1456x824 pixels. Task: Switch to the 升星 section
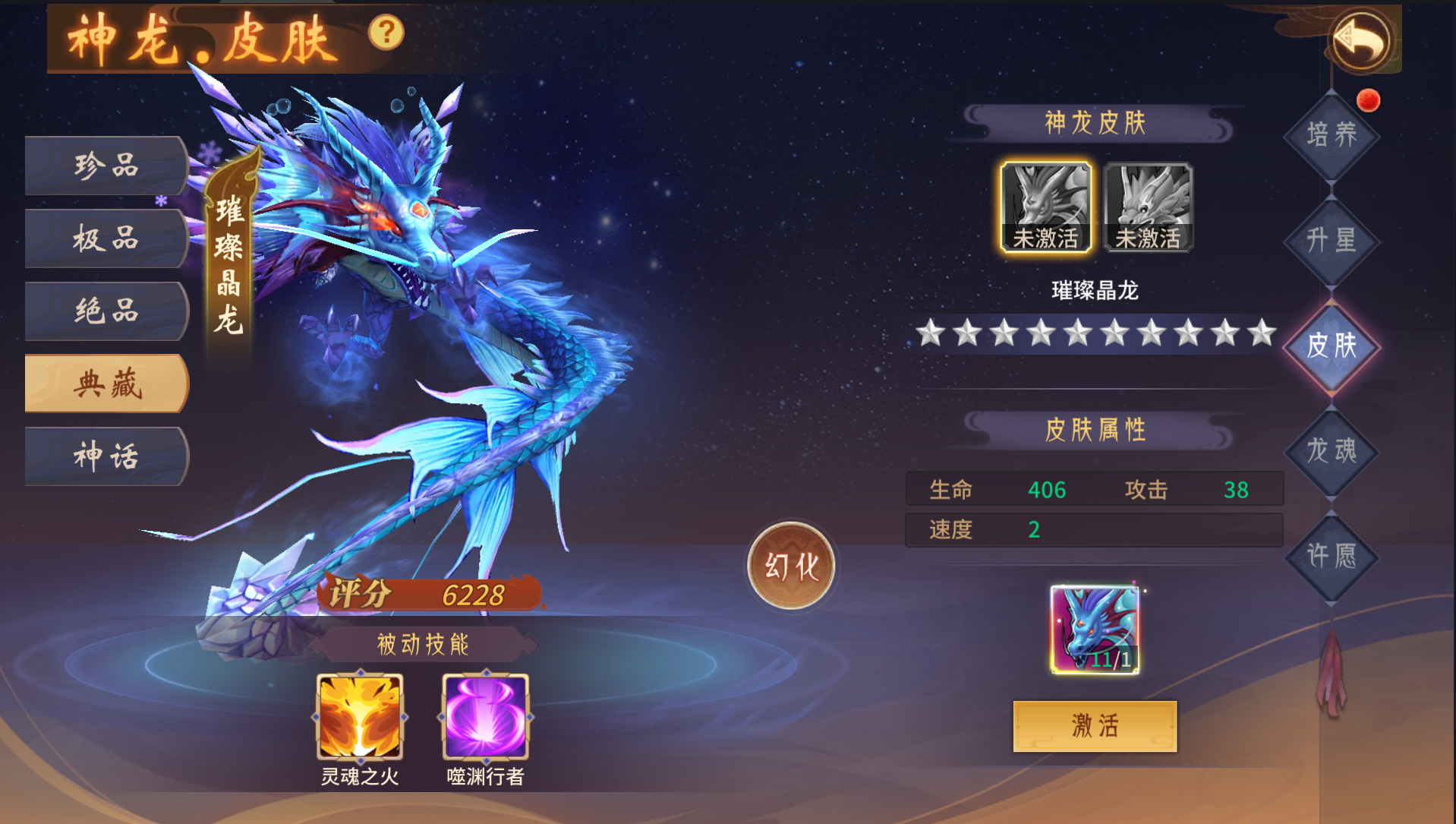[1332, 241]
